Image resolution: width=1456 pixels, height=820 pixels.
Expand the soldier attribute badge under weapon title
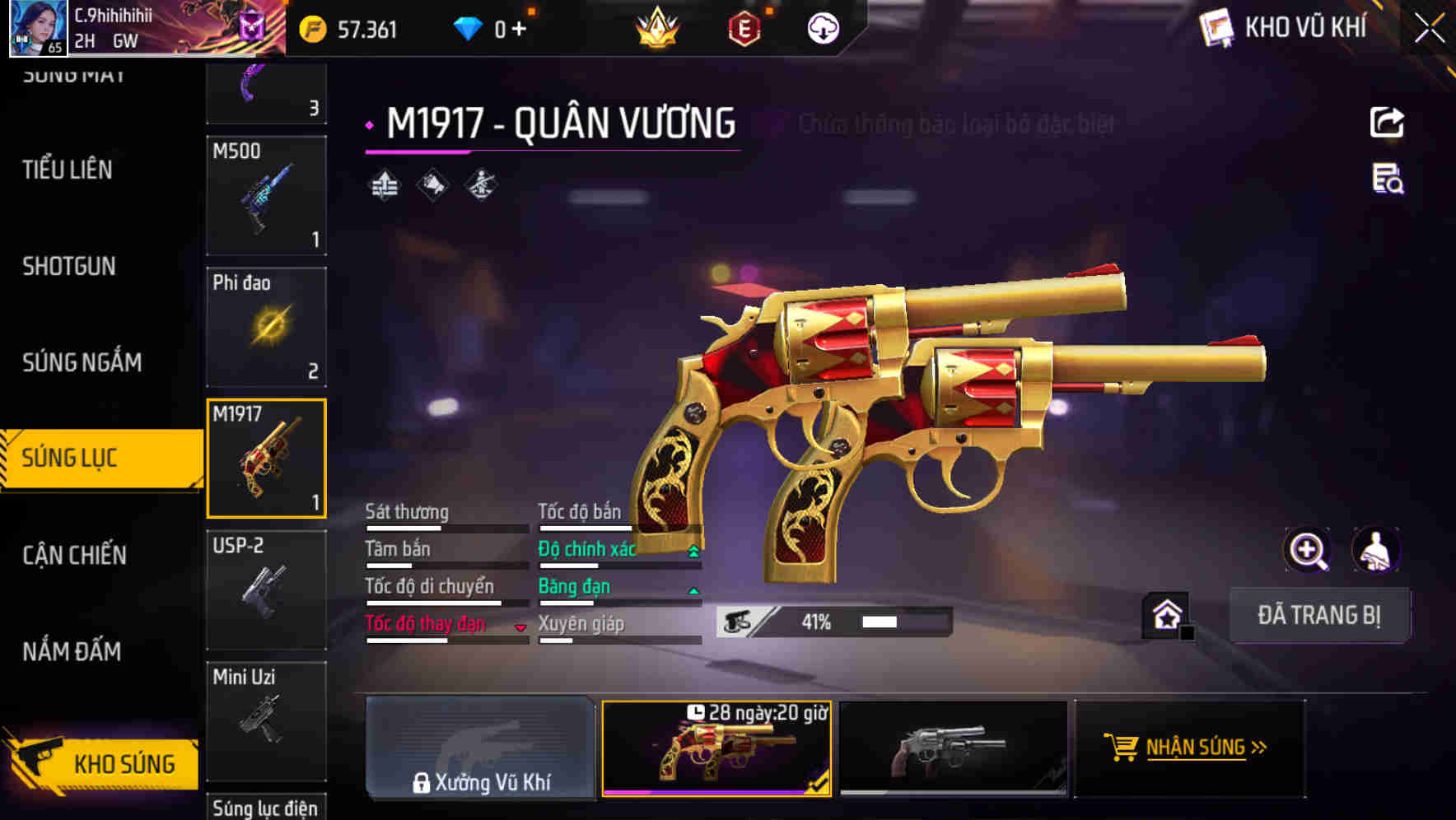click(x=479, y=184)
